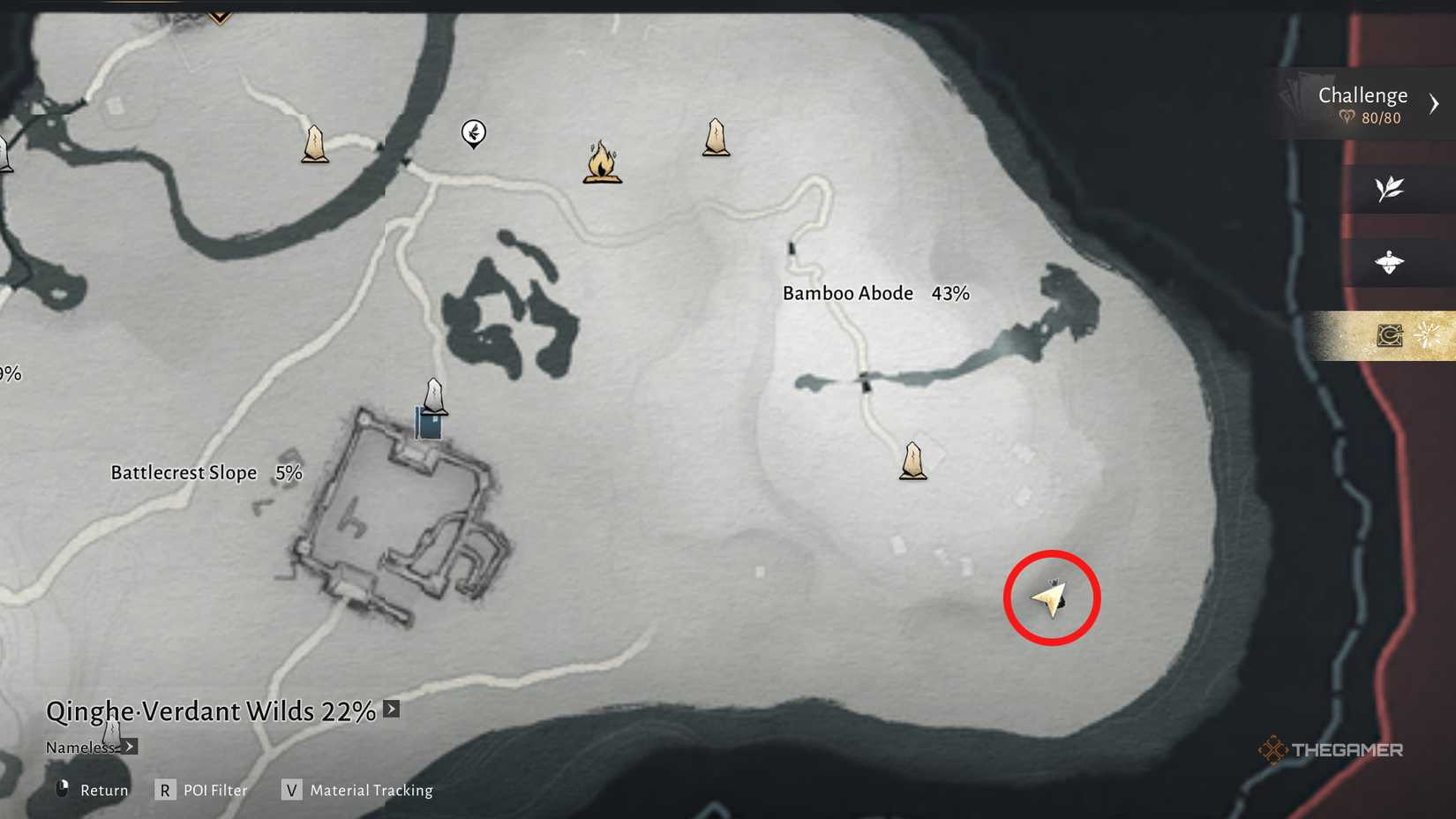Click the mountain-top stone marker icon near Bamboo Abode
Image resolution: width=1456 pixels, height=819 pixels.
[717, 137]
